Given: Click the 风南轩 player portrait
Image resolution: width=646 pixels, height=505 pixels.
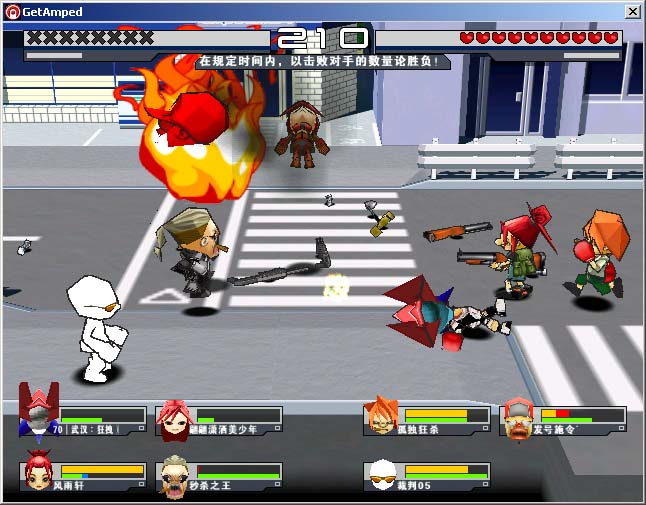Looking at the screenshot, I should tap(39, 471).
